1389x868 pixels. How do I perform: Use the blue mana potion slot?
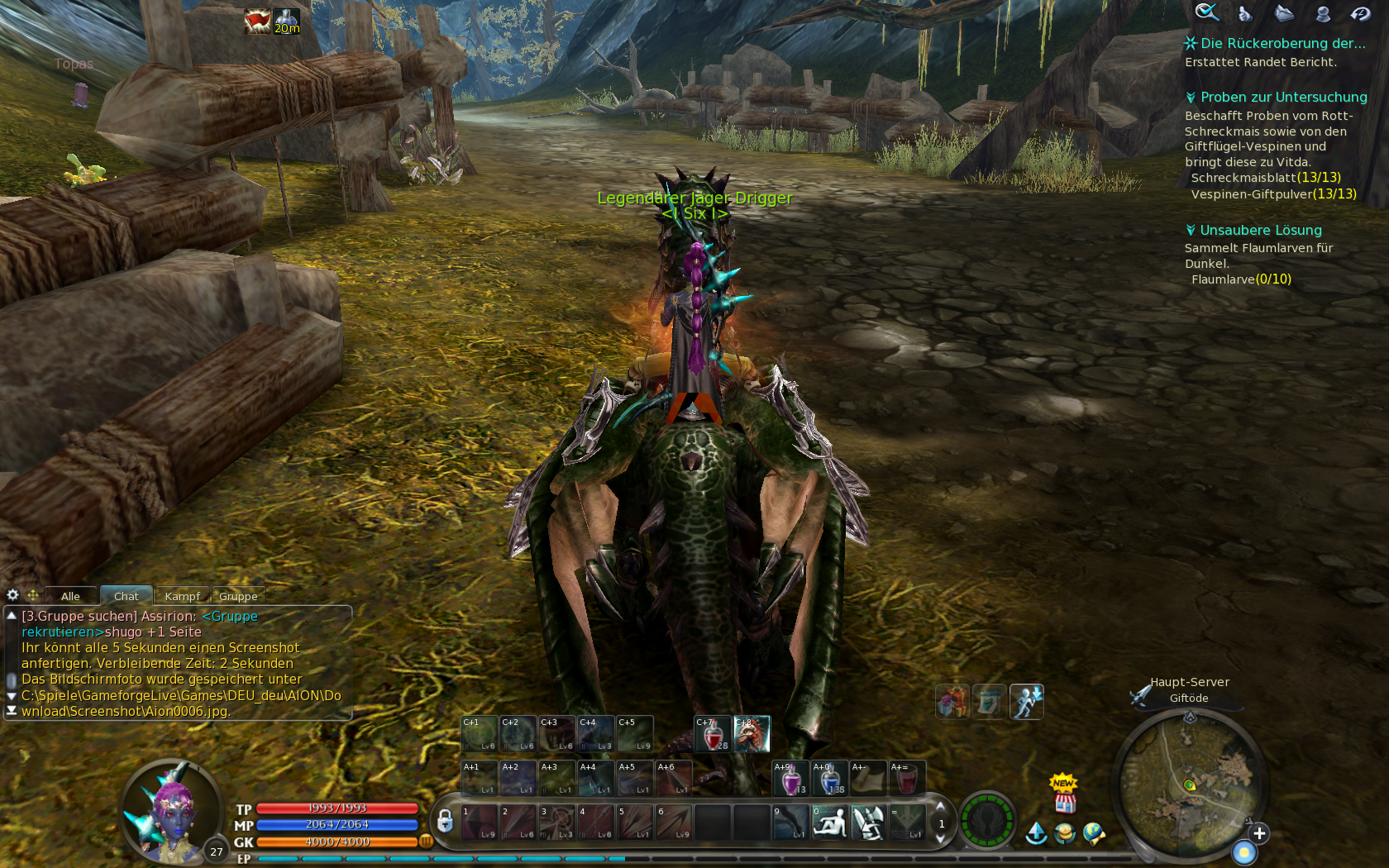(x=829, y=779)
